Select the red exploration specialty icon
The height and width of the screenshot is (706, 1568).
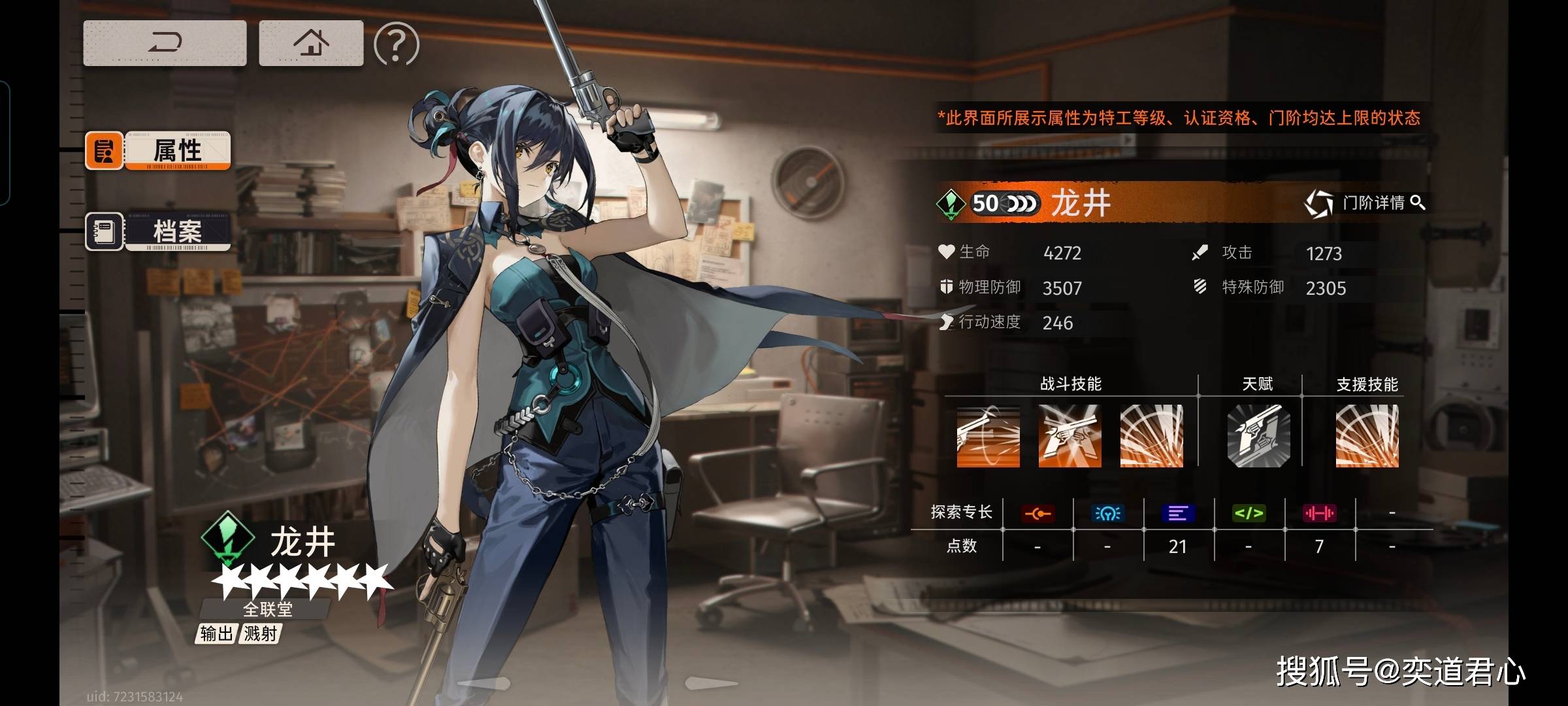click(1037, 514)
